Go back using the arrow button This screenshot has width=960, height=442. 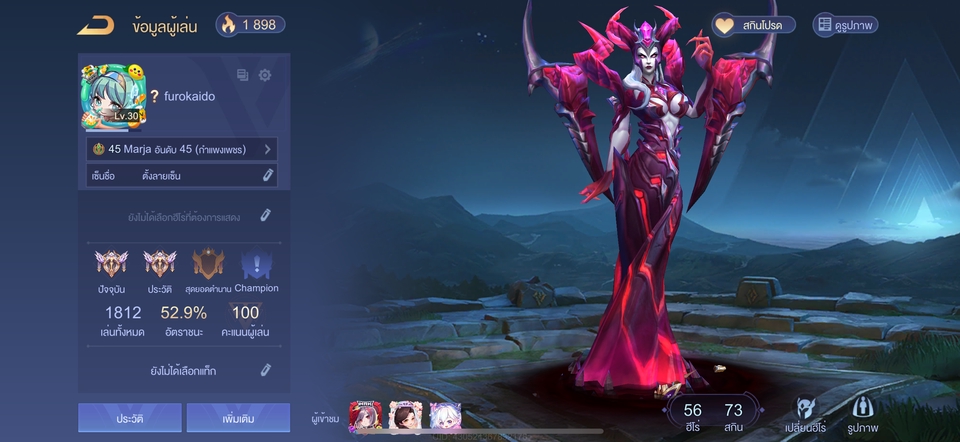click(96, 25)
